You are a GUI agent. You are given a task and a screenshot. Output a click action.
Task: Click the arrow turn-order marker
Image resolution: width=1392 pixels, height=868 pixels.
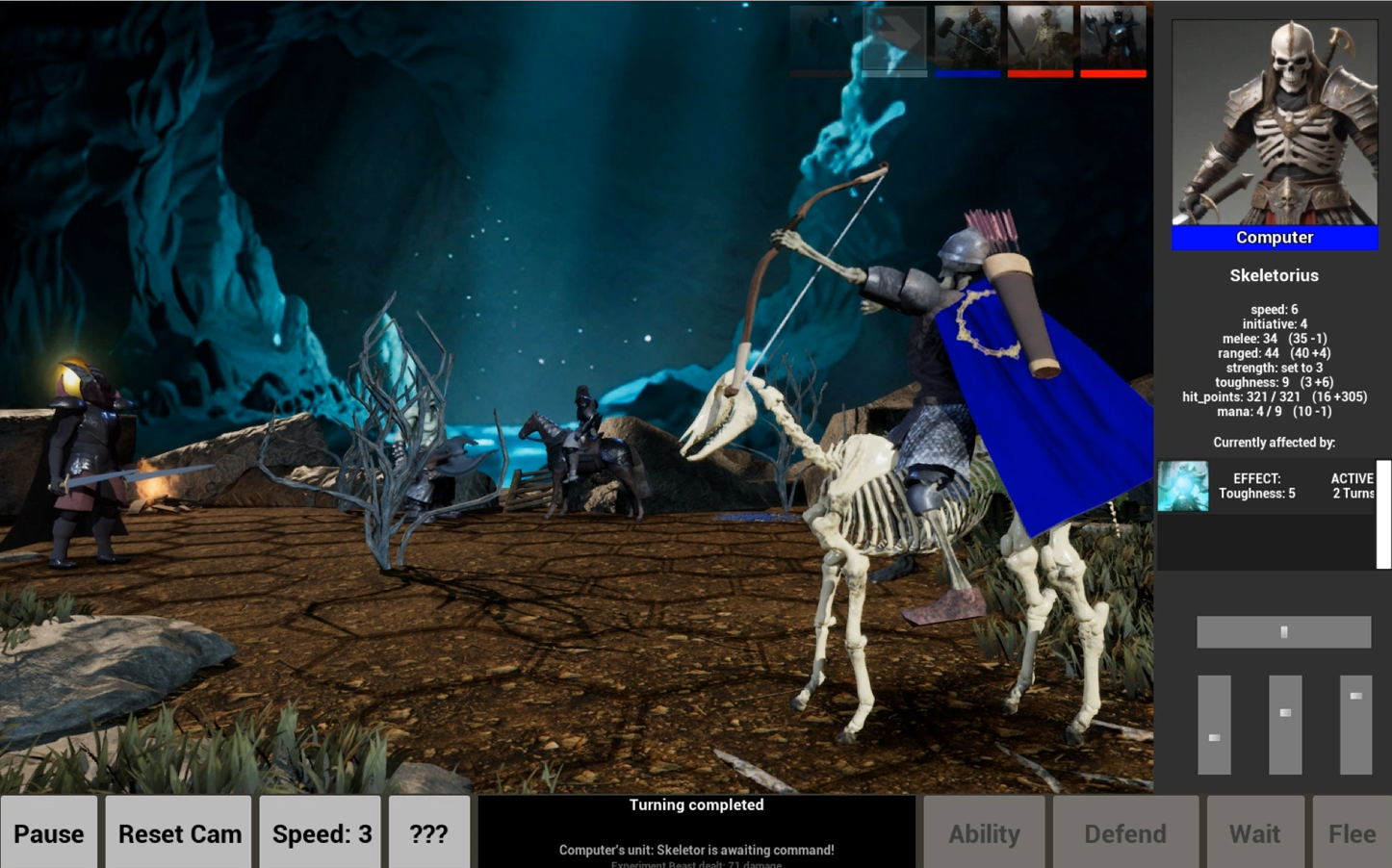(x=894, y=39)
